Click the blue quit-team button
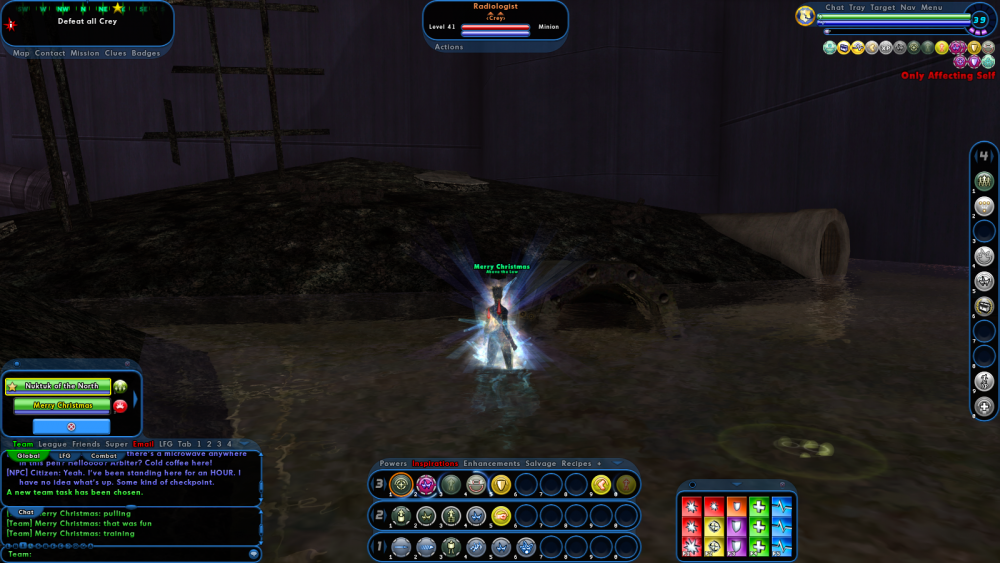The width and height of the screenshot is (1000, 563). [70, 426]
